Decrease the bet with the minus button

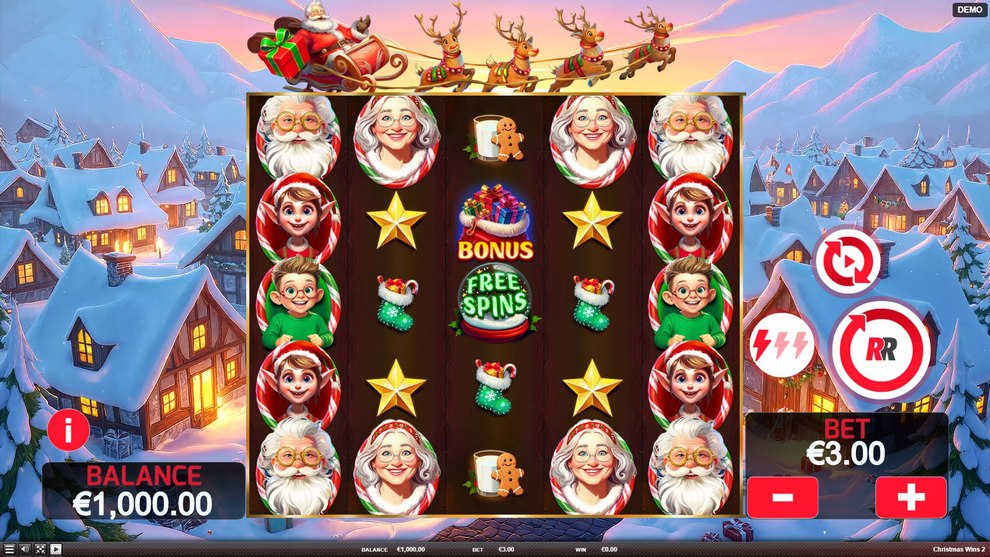point(782,497)
